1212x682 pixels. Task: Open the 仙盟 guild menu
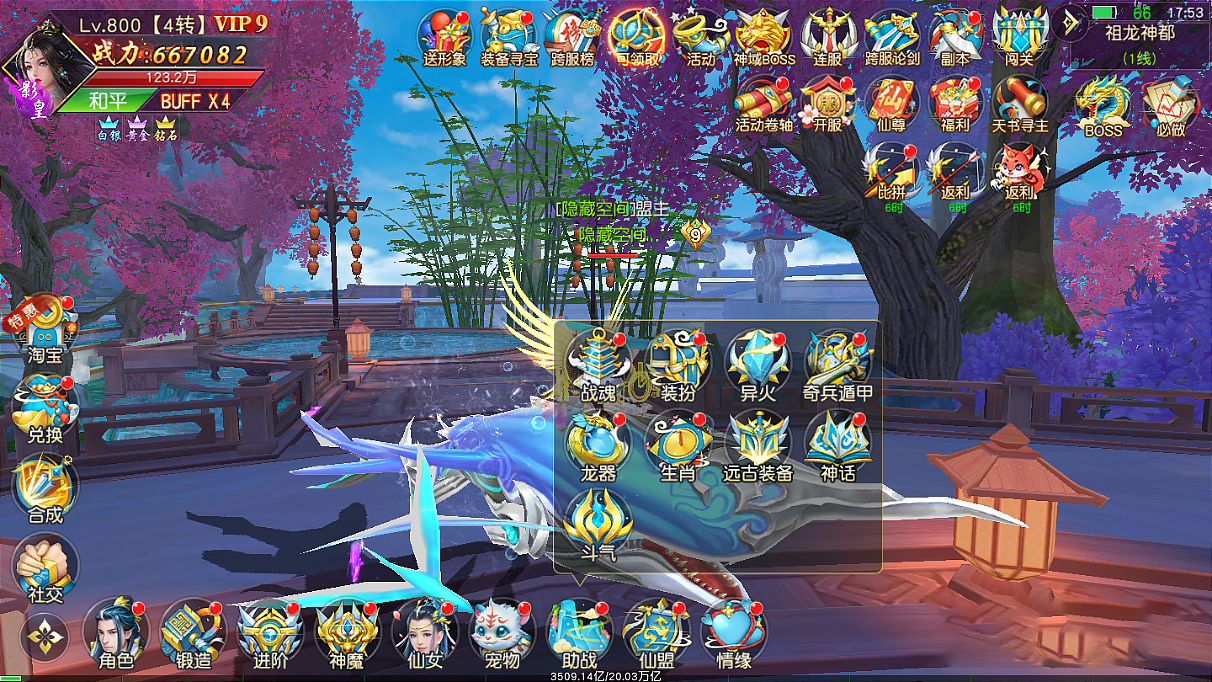[656, 630]
